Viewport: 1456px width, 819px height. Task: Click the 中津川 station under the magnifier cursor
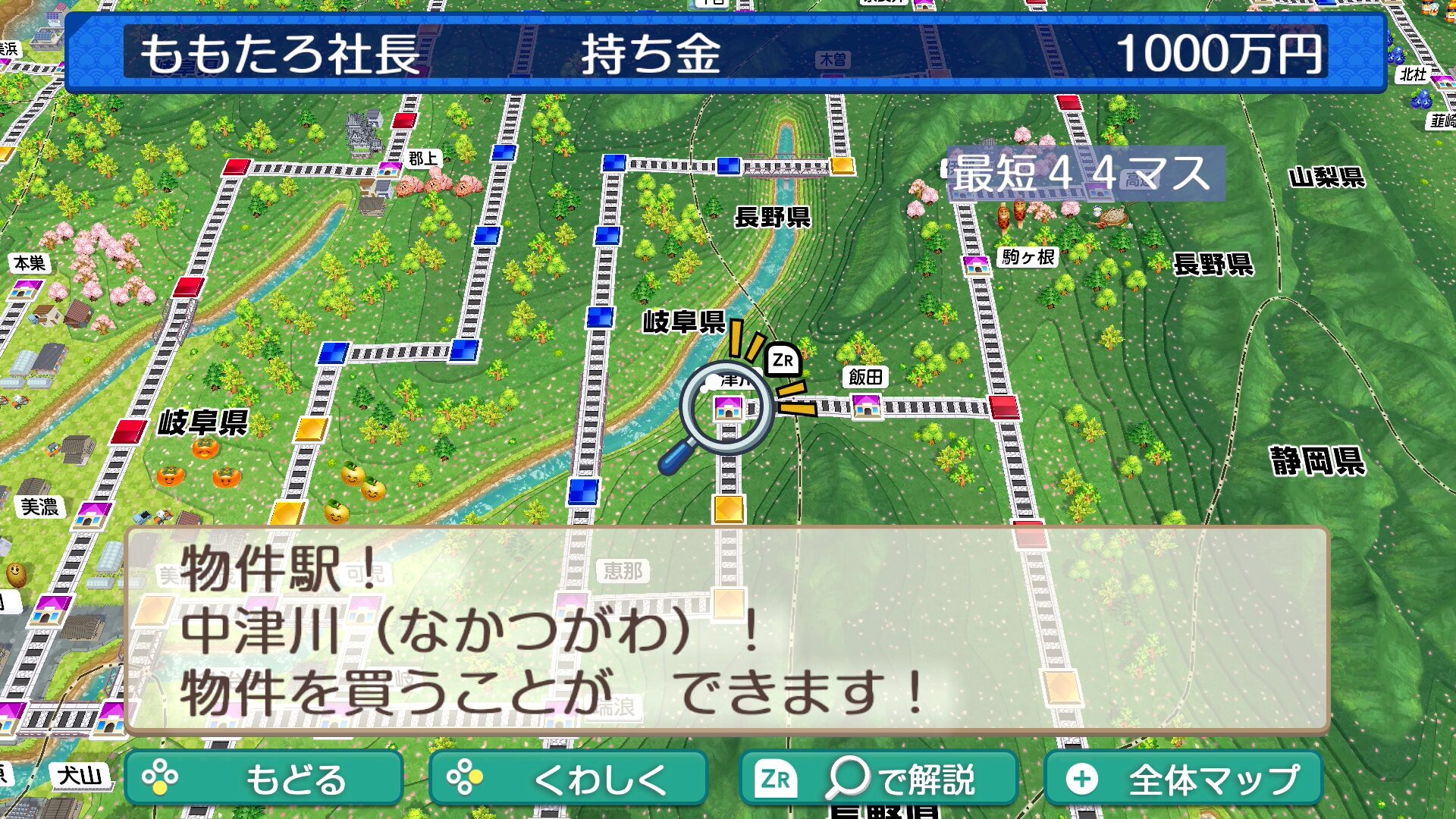(x=728, y=408)
